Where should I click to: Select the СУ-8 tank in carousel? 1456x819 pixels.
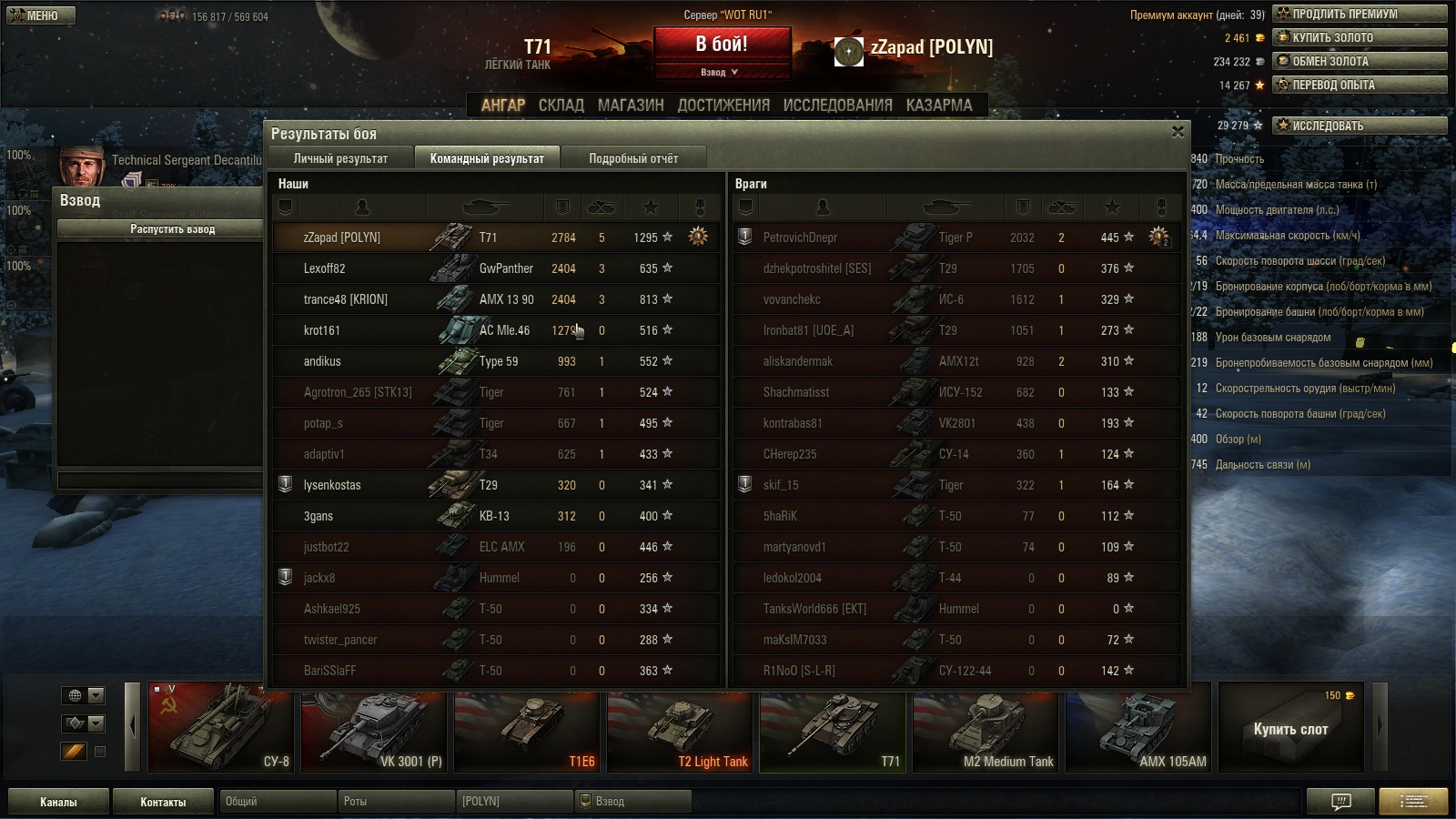click(220, 727)
